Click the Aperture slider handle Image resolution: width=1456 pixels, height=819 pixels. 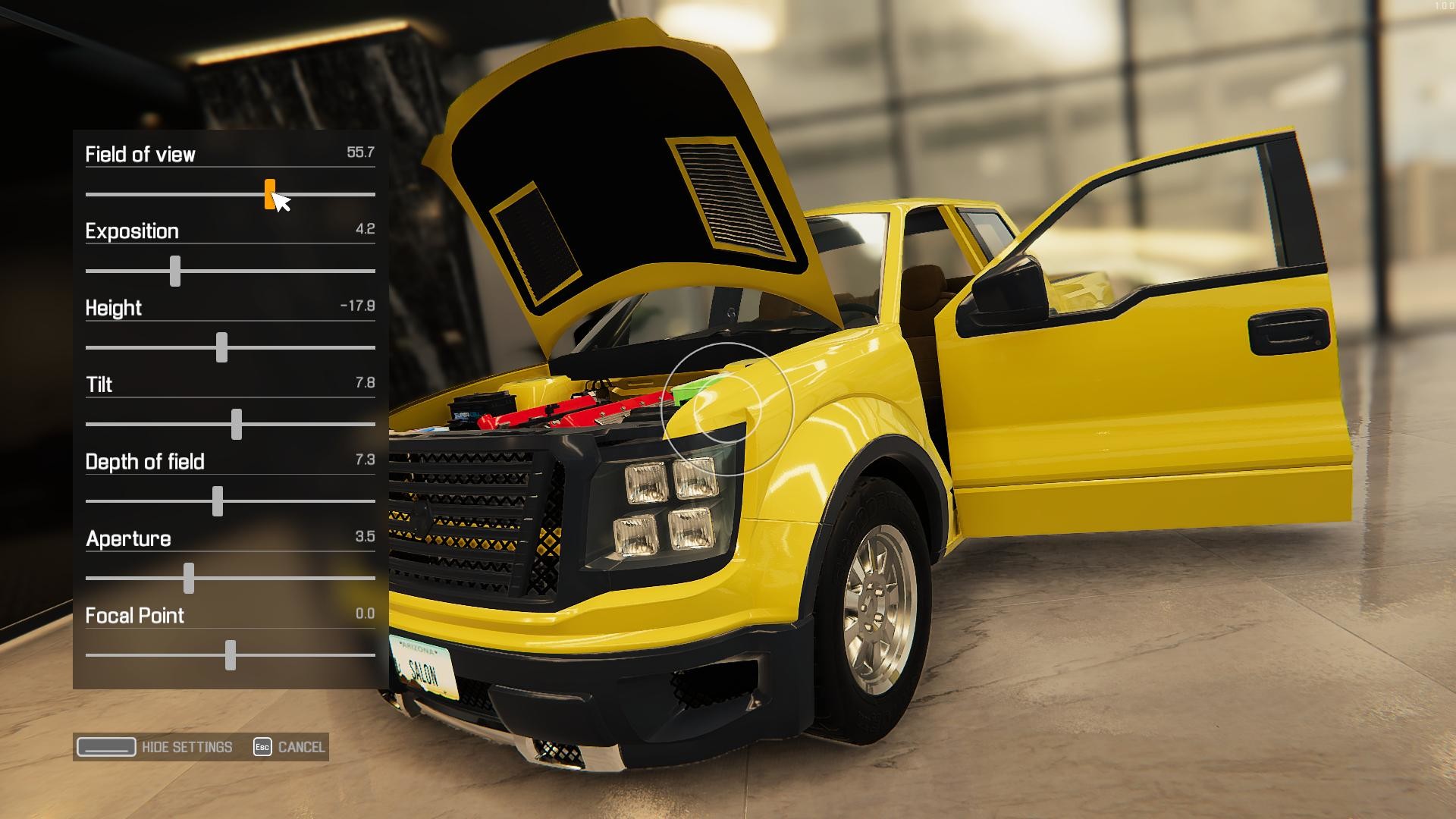(x=189, y=578)
